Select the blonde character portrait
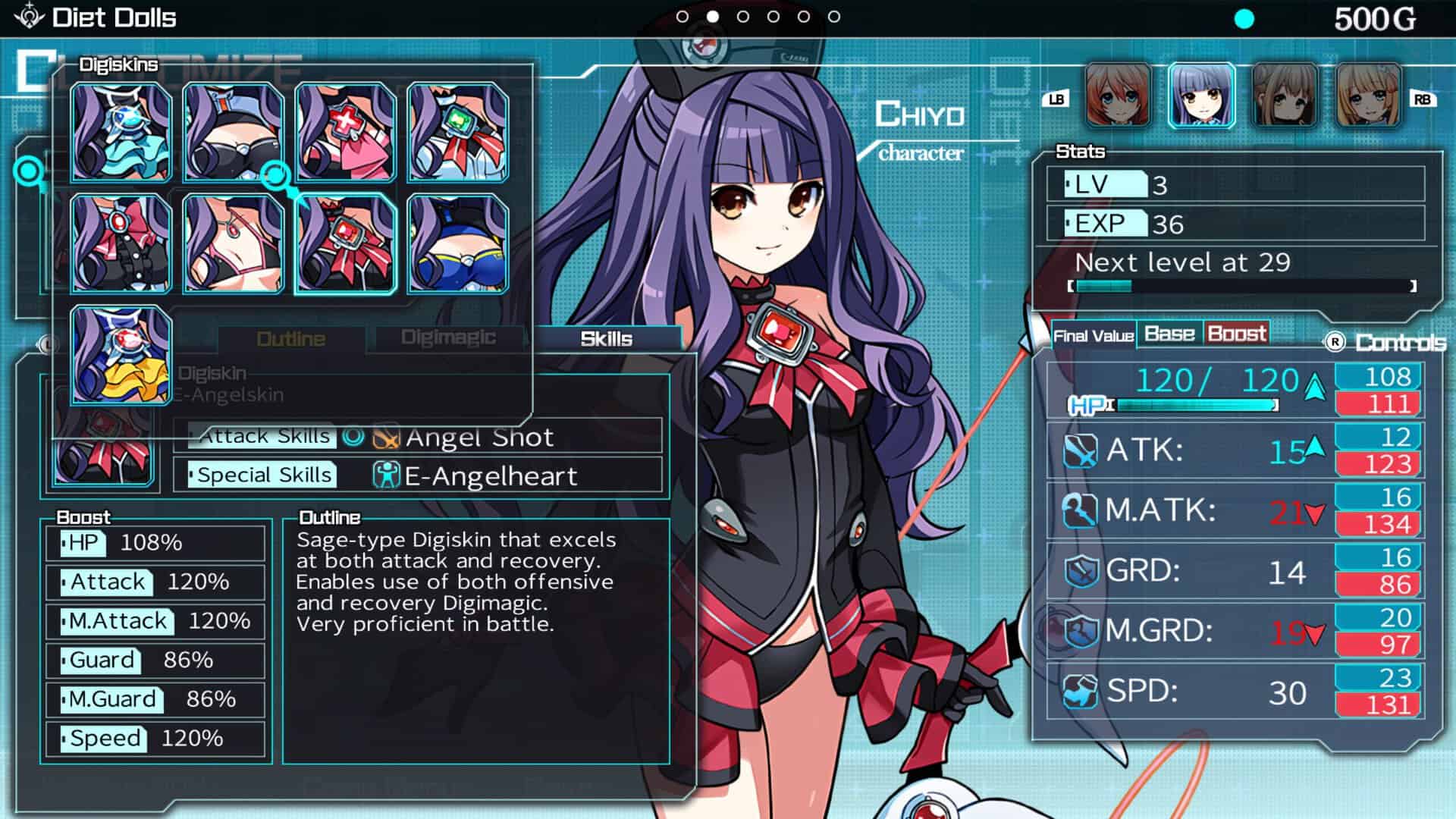 point(1367,96)
